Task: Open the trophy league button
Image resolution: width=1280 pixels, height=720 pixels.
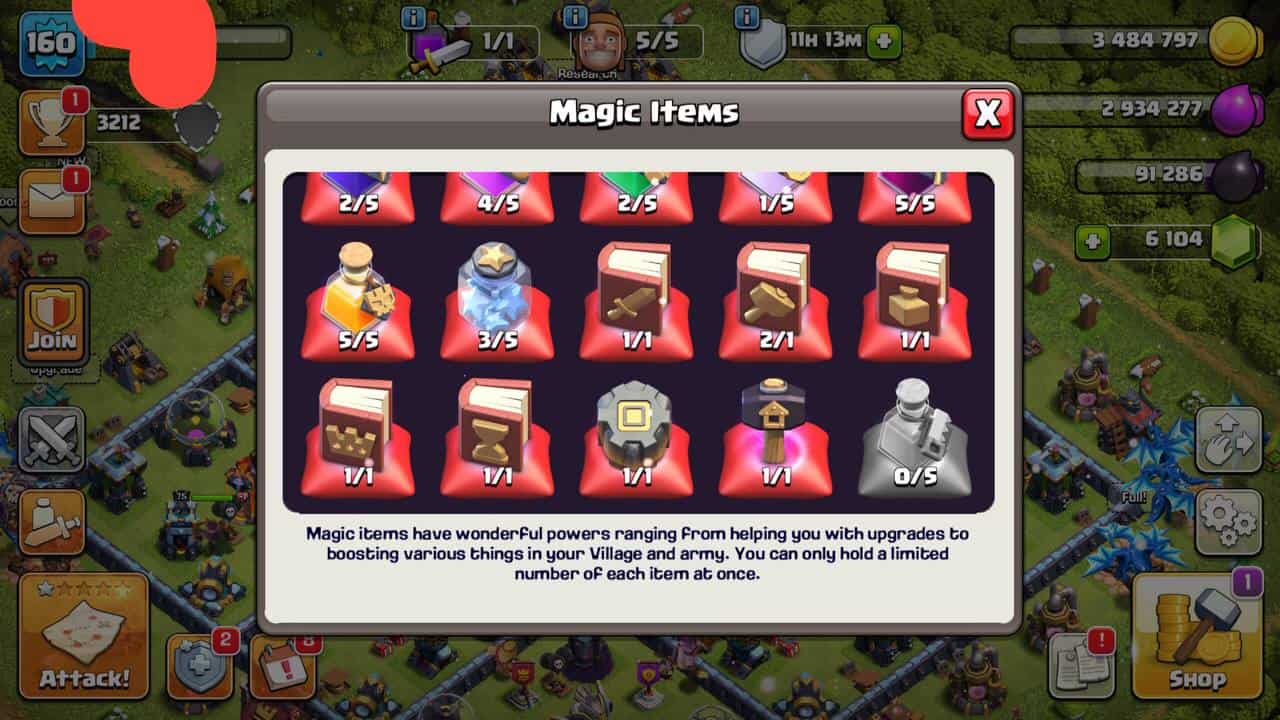Action: coord(51,124)
